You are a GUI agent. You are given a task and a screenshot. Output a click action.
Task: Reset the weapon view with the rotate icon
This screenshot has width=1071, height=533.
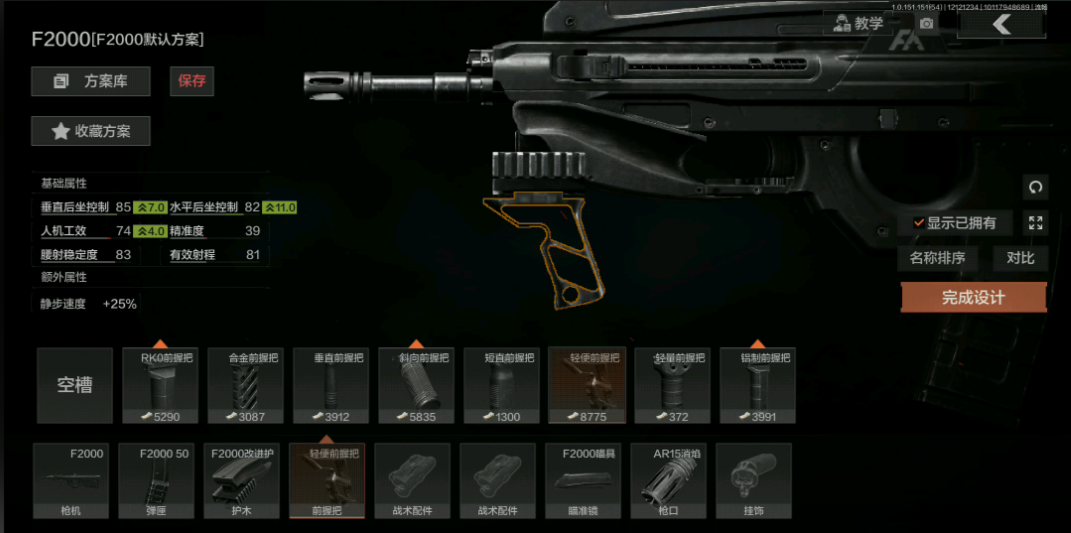(x=1035, y=187)
